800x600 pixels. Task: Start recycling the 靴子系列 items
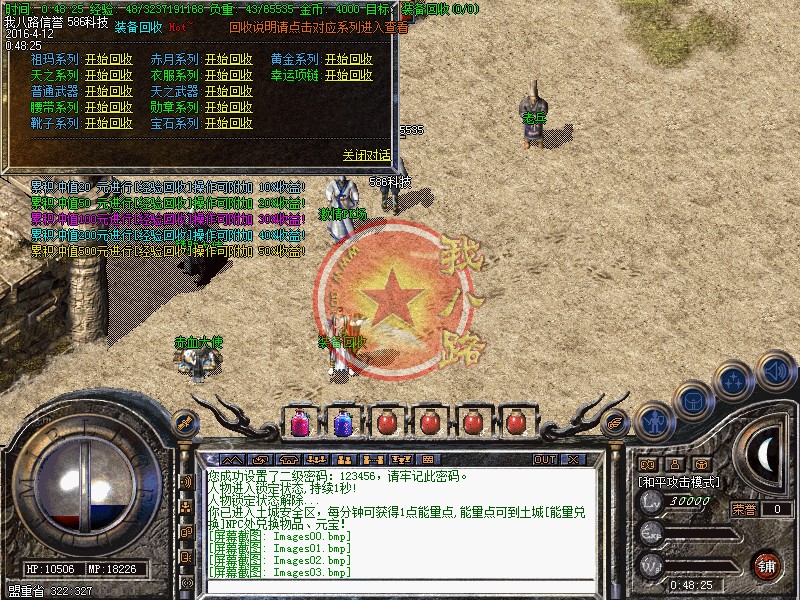[108, 124]
